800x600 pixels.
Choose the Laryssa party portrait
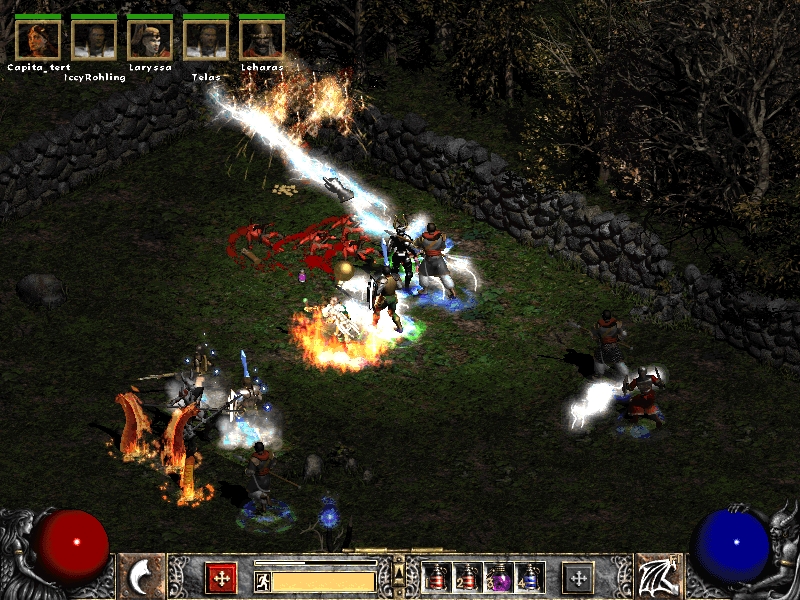pos(150,39)
